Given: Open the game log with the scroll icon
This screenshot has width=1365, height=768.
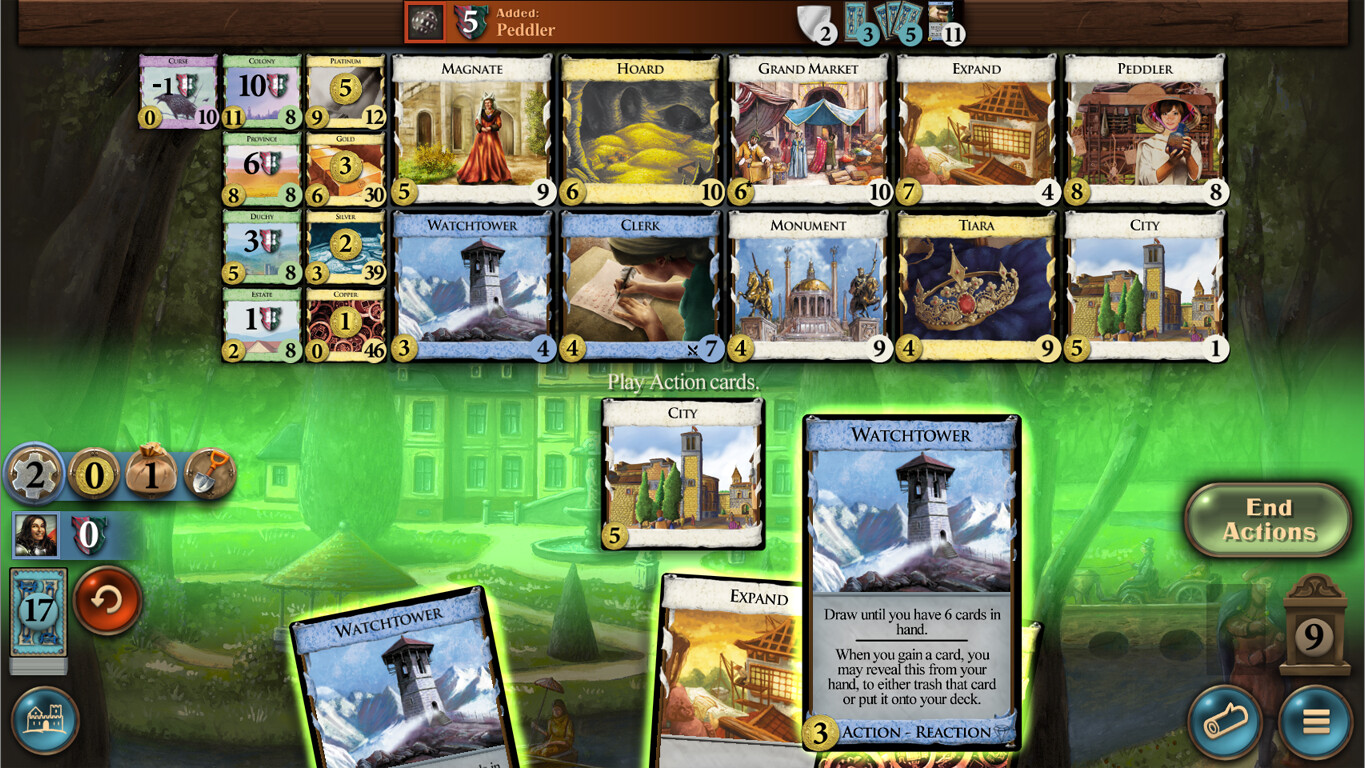Looking at the screenshot, I should pyautogui.click(x=1224, y=722).
